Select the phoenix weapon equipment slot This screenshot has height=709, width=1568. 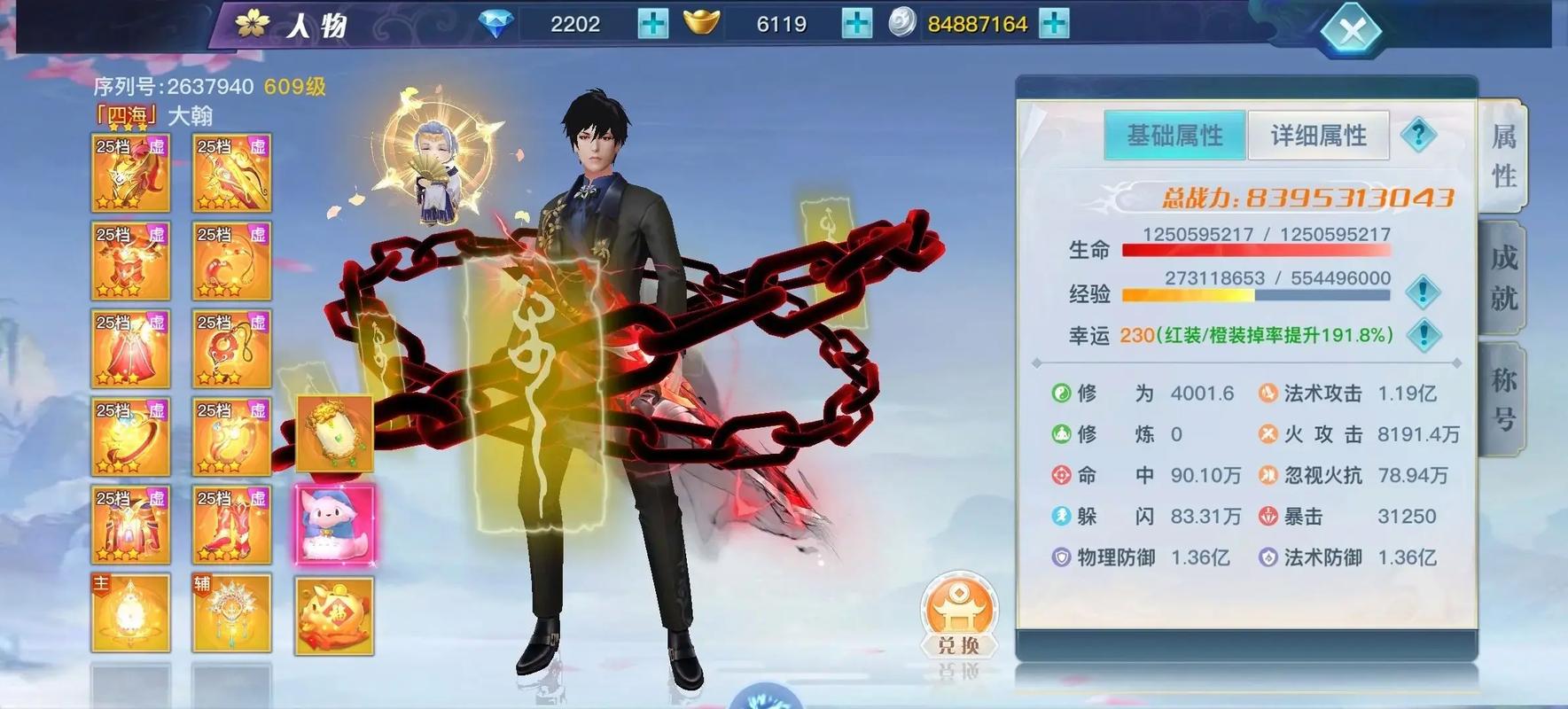[x=130, y=173]
